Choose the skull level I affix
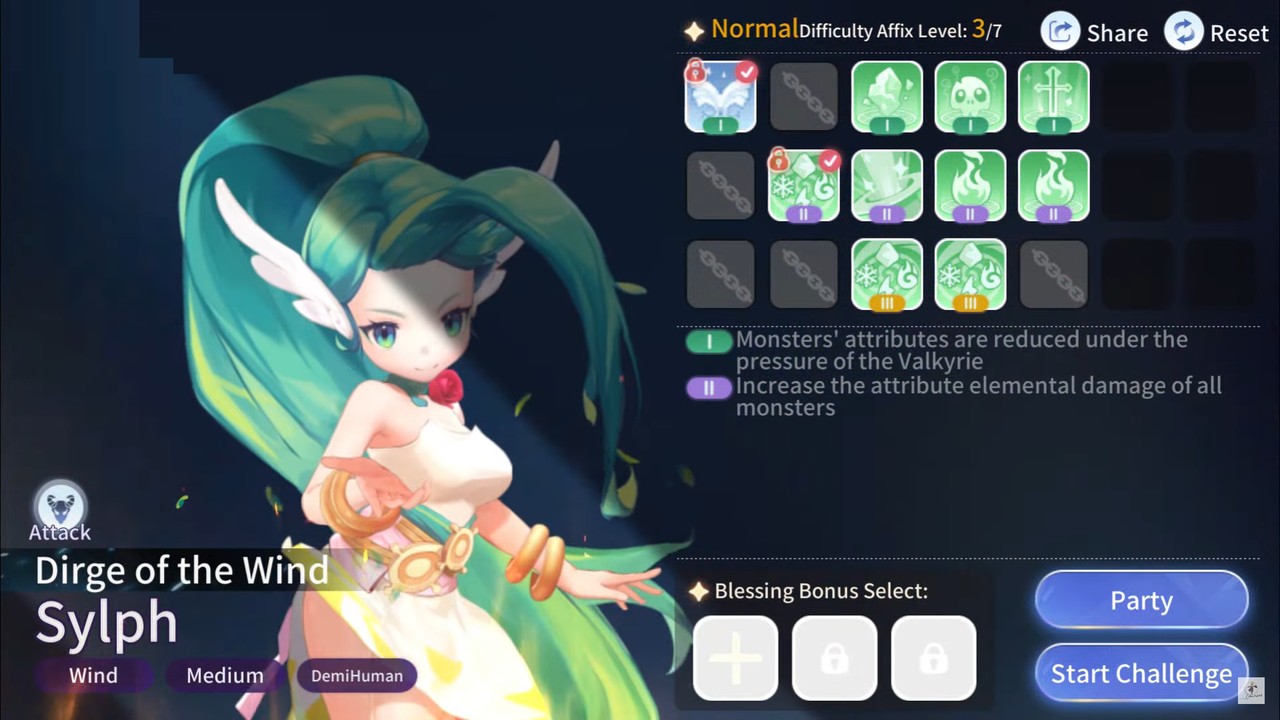The height and width of the screenshot is (720, 1280). click(x=970, y=97)
